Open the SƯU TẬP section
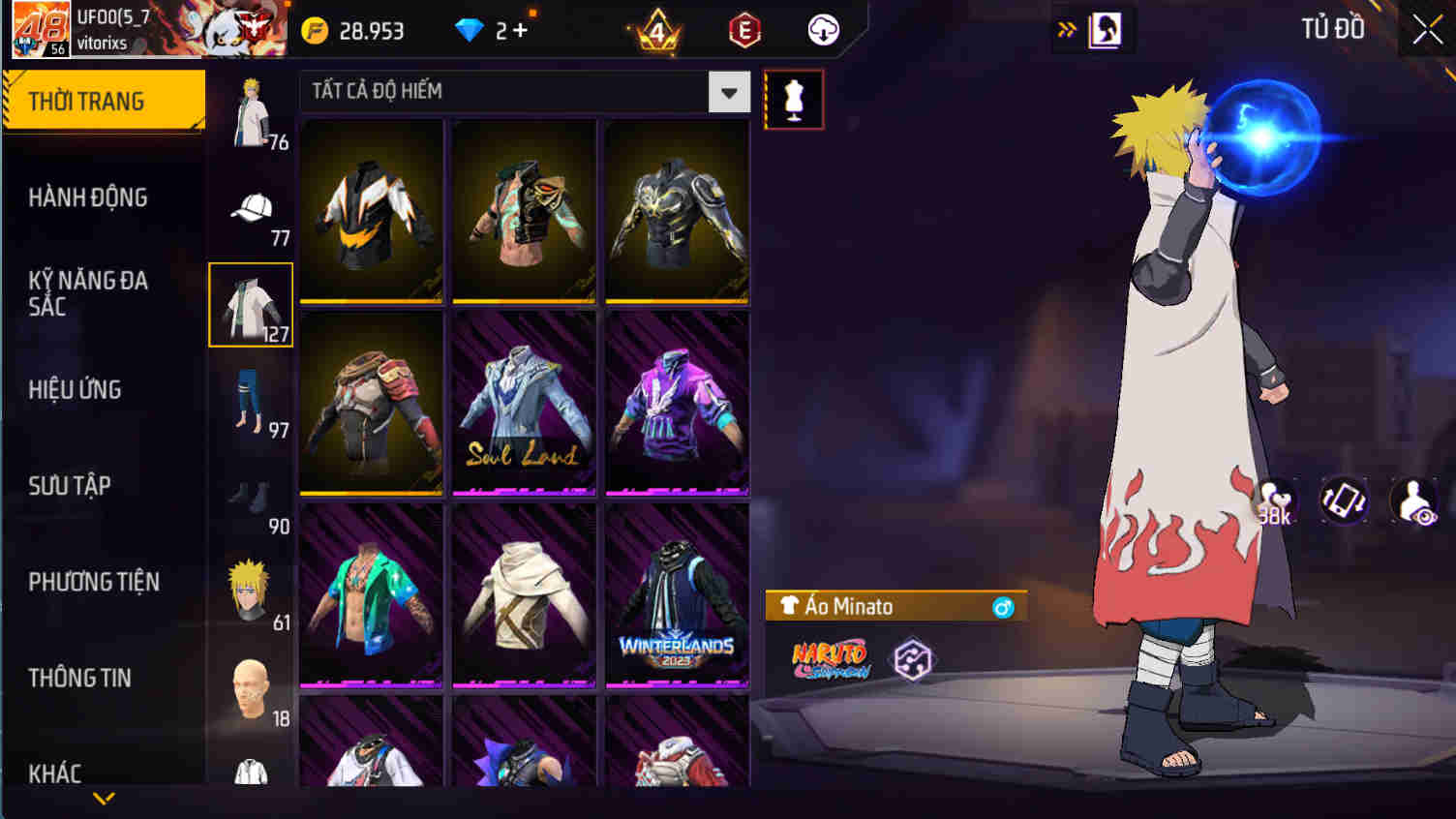Screen dimensions: 1456x819 (68, 486)
